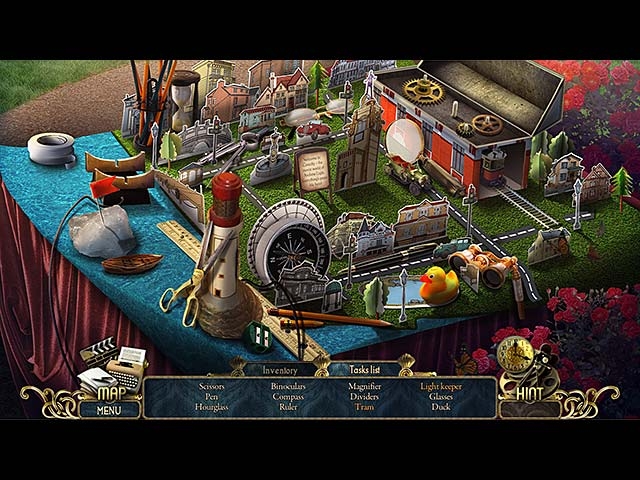Open the typewriter journal icon

127,368
